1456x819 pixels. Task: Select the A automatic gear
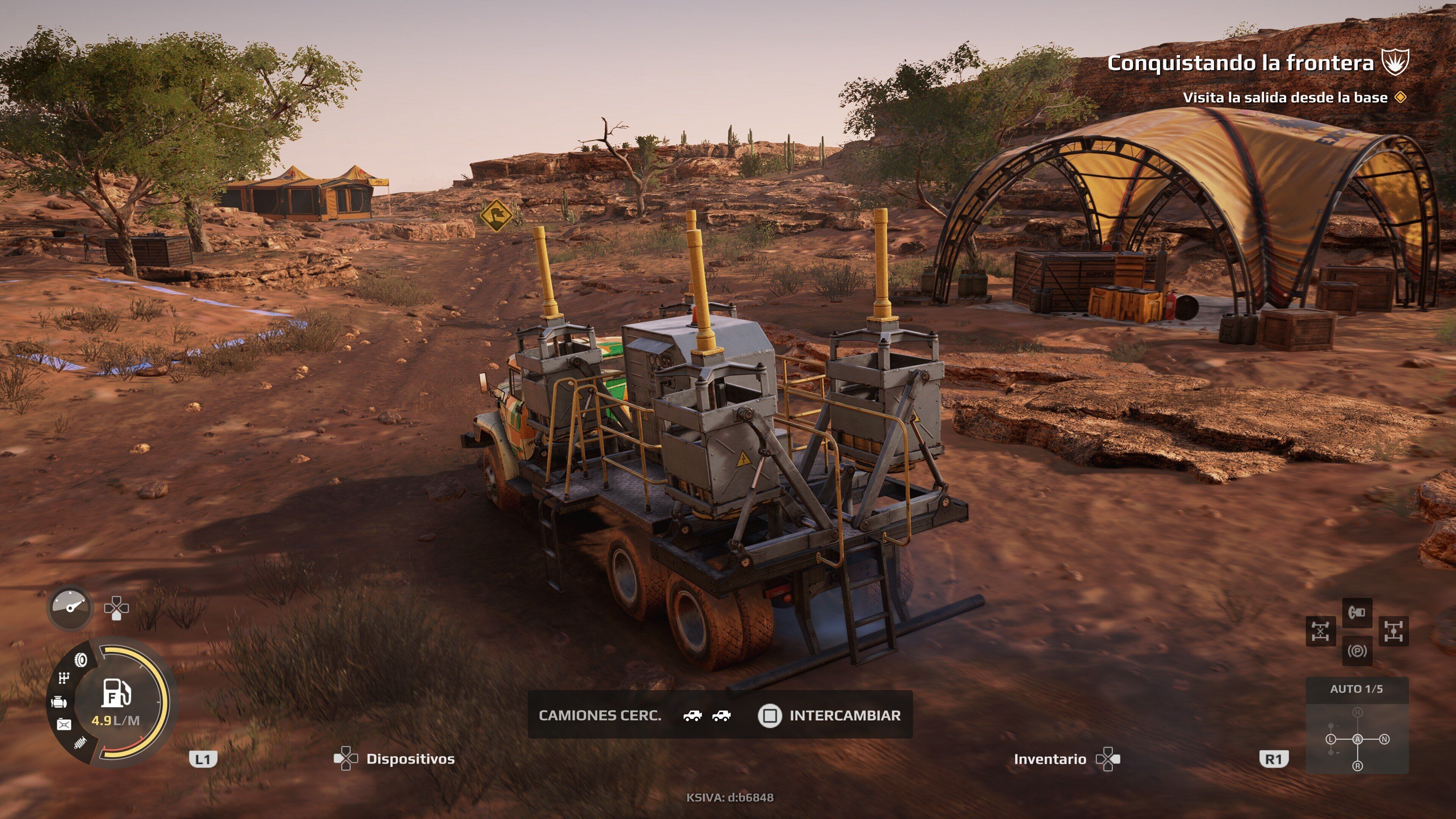[1357, 739]
